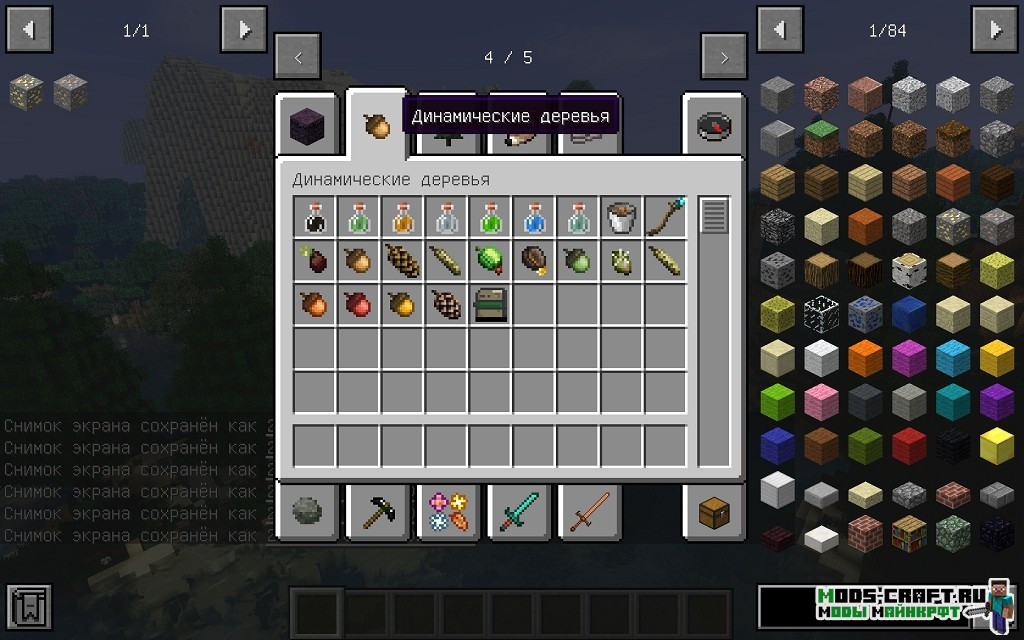Select the dirt bucket item
Viewport: 1024px width, 640px height.
[x=622, y=217]
